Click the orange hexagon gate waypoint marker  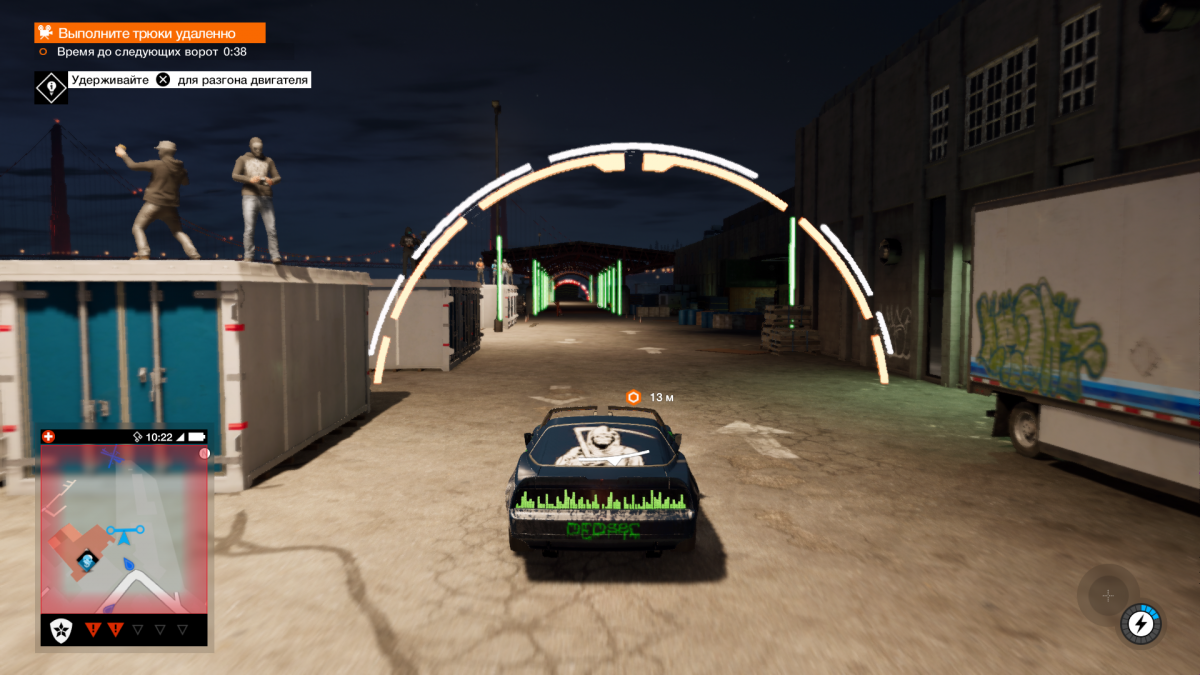click(633, 397)
